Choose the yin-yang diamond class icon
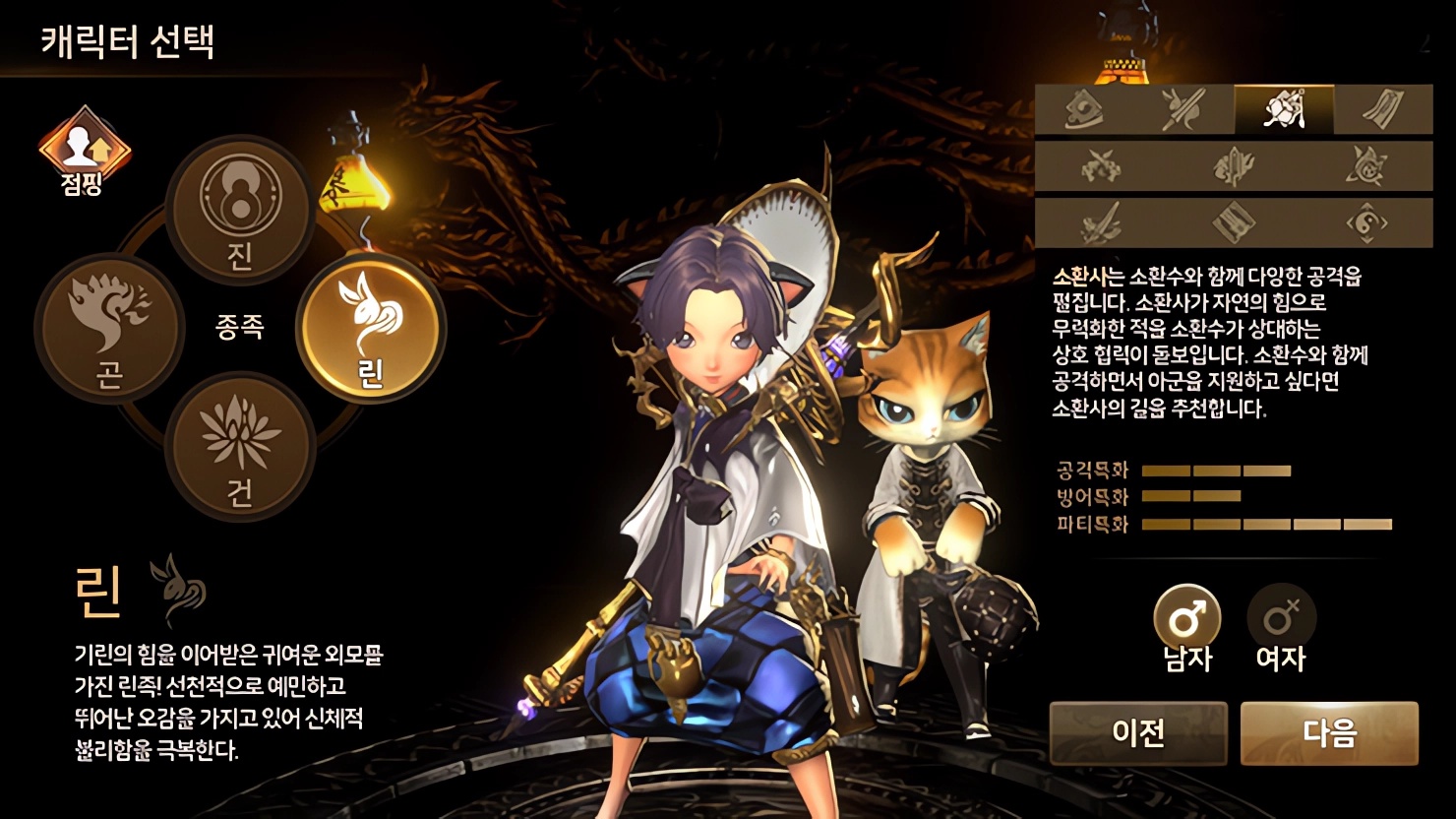 1366,222
